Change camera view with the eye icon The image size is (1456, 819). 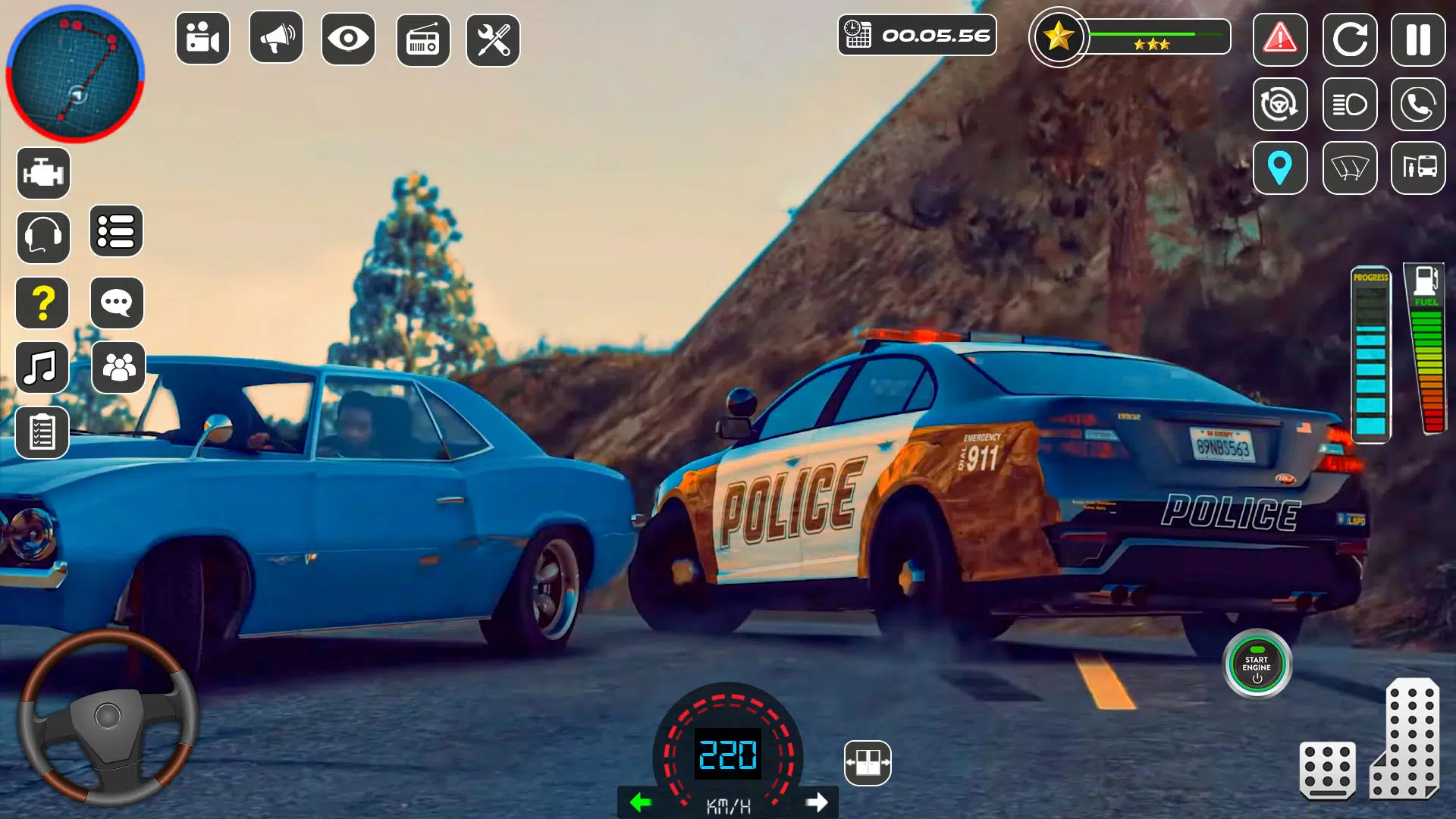(x=347, y=38)
